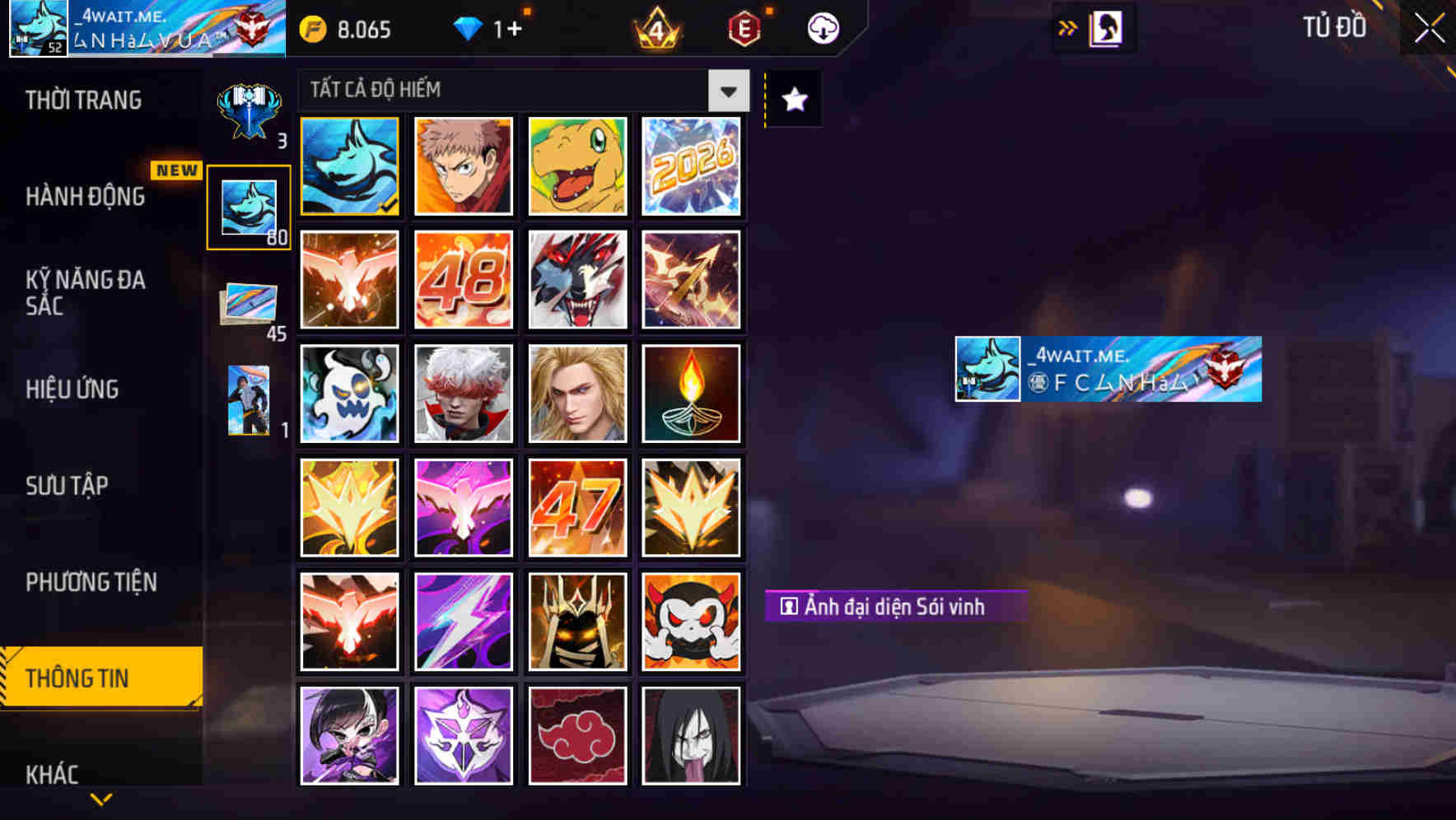1456x820 pixels.
Task: Select the 2026 crystal avatar thumbnail
Action: 692,165
